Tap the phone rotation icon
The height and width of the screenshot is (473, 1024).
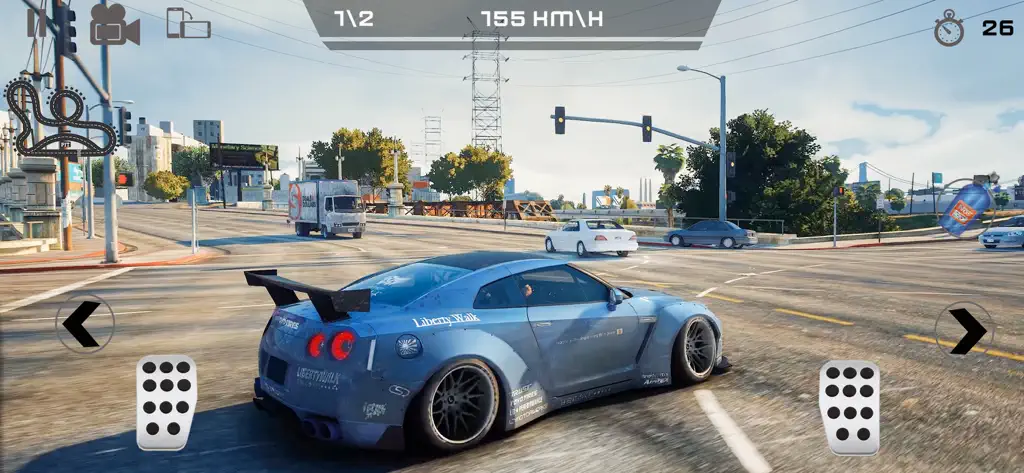[188, 23]
